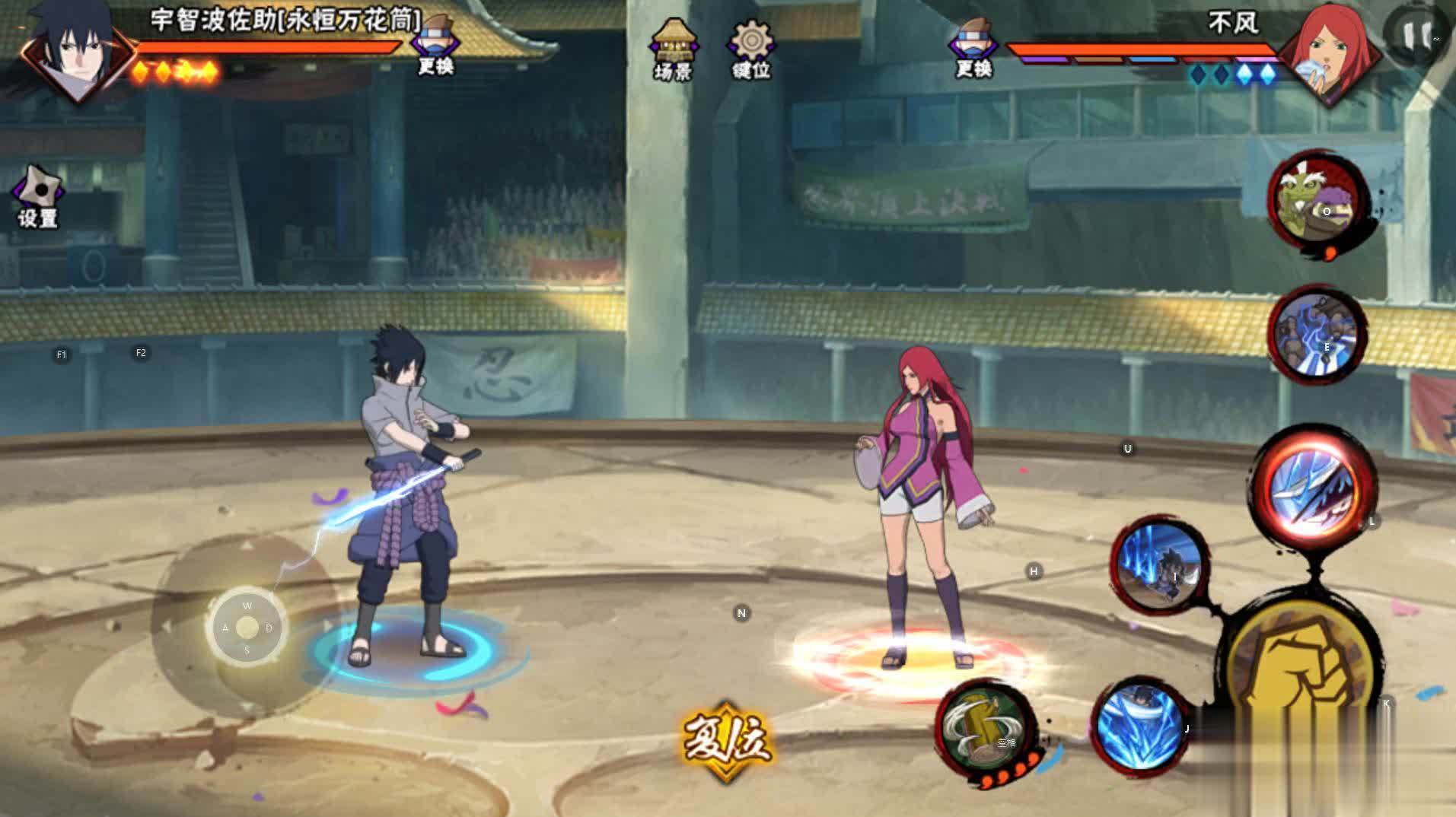Open the 设置 shuriken settings button
Viewport: 1456px width, 817px height.
tap(38, 196)
